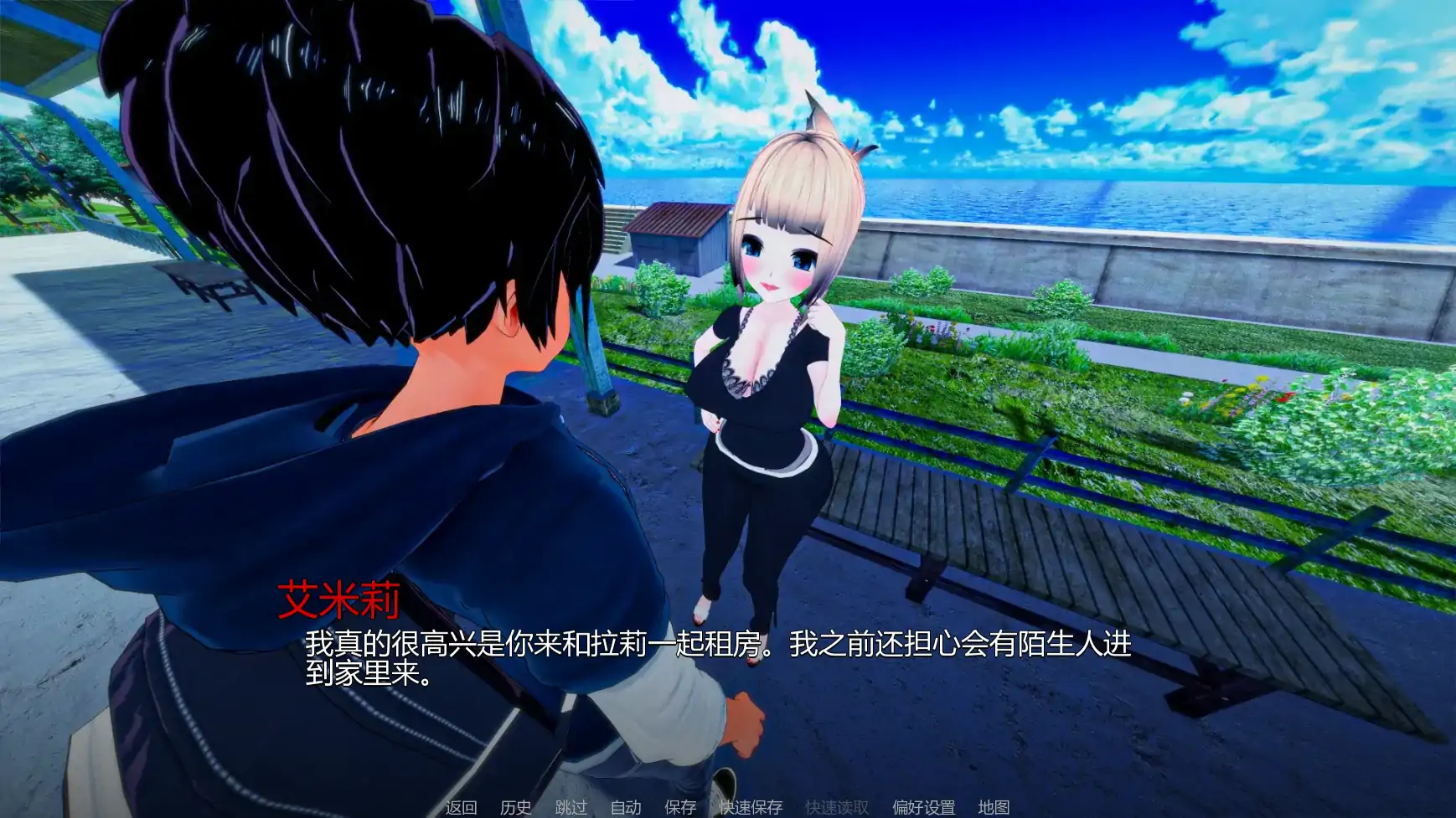The width and height of the screenshot is (1456, 818).
Task: Open the 地图 map screen
Action: tap(994, 809)
